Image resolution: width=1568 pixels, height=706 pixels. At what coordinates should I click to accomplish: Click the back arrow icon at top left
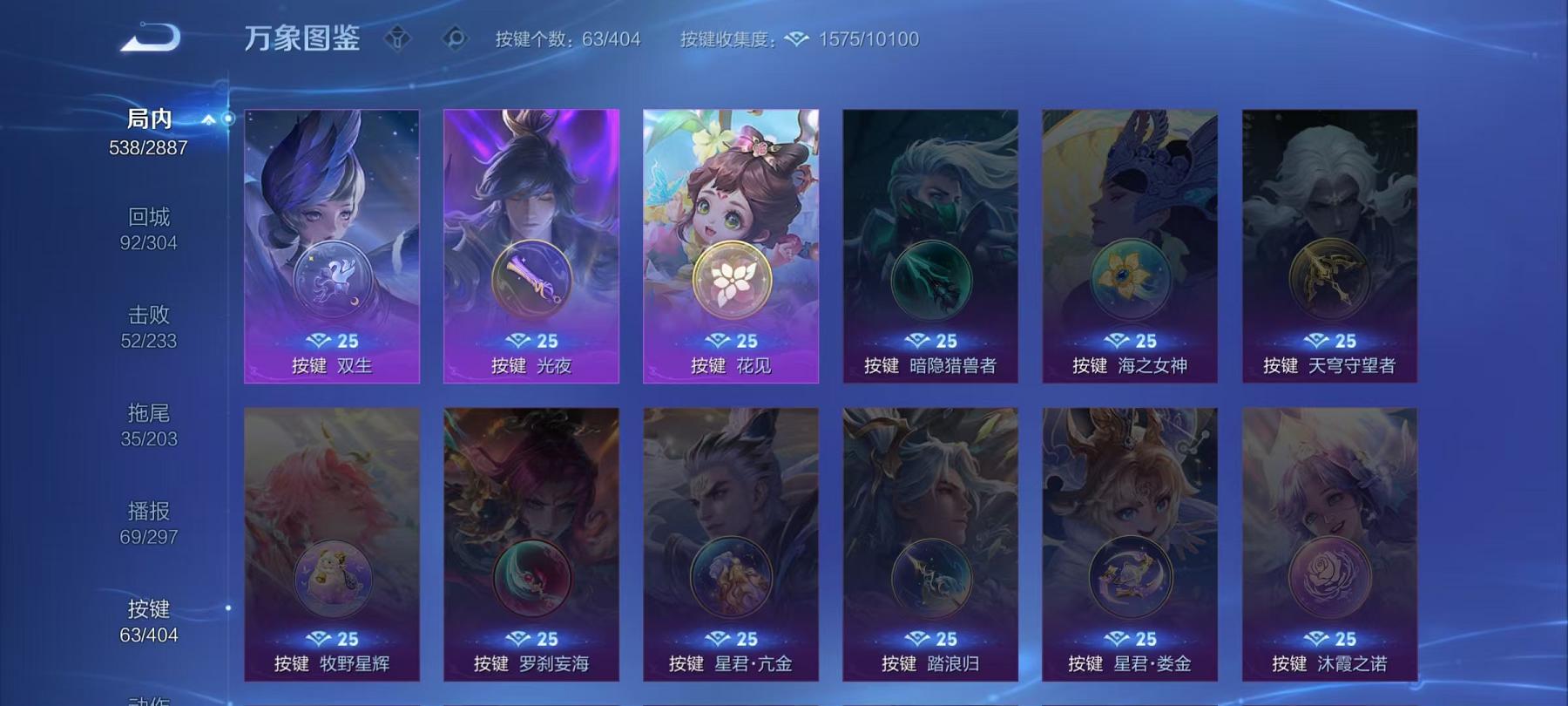151,37
